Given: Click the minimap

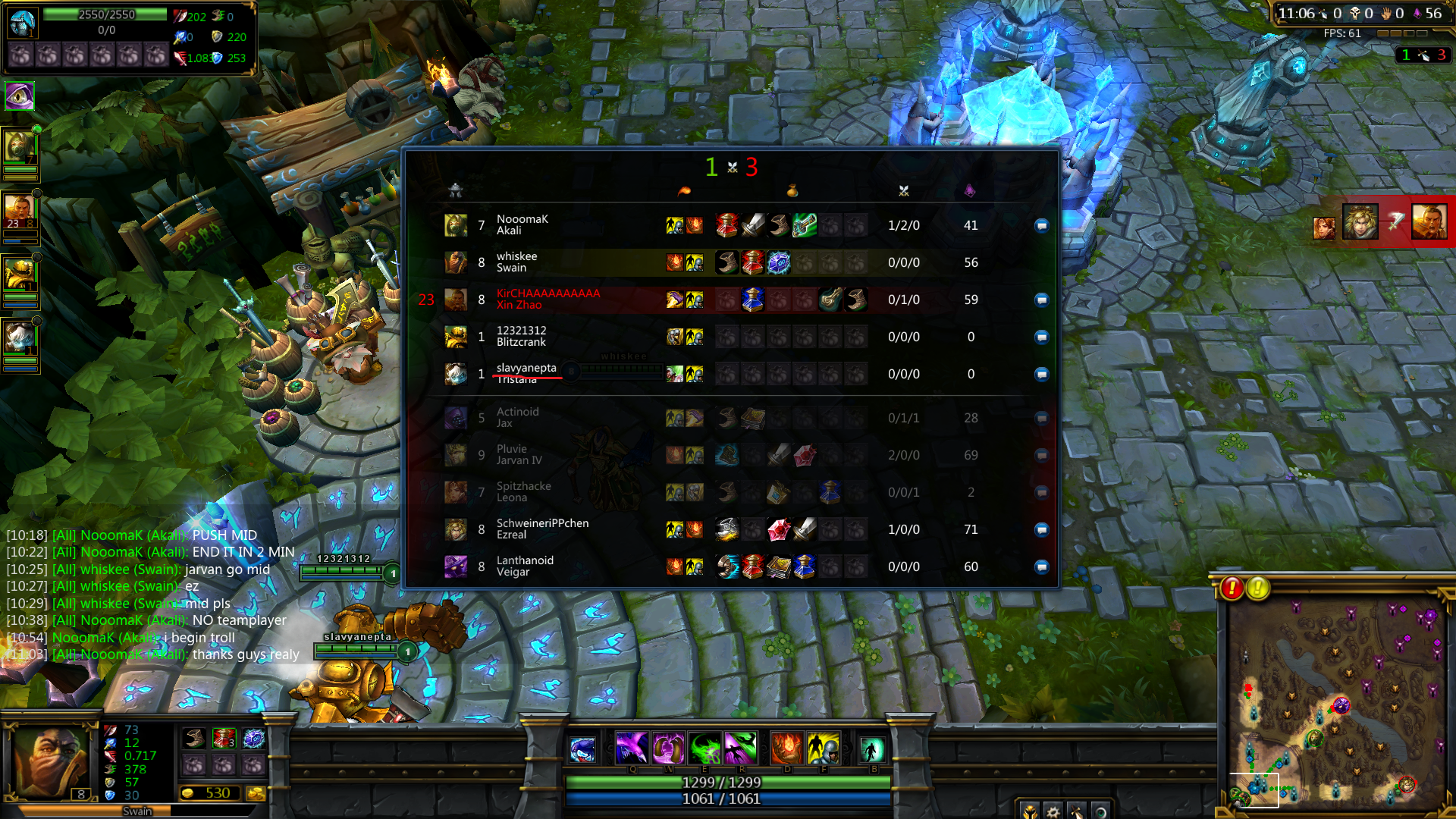Looking at the screenshot, I should (x=1336, y=704).
